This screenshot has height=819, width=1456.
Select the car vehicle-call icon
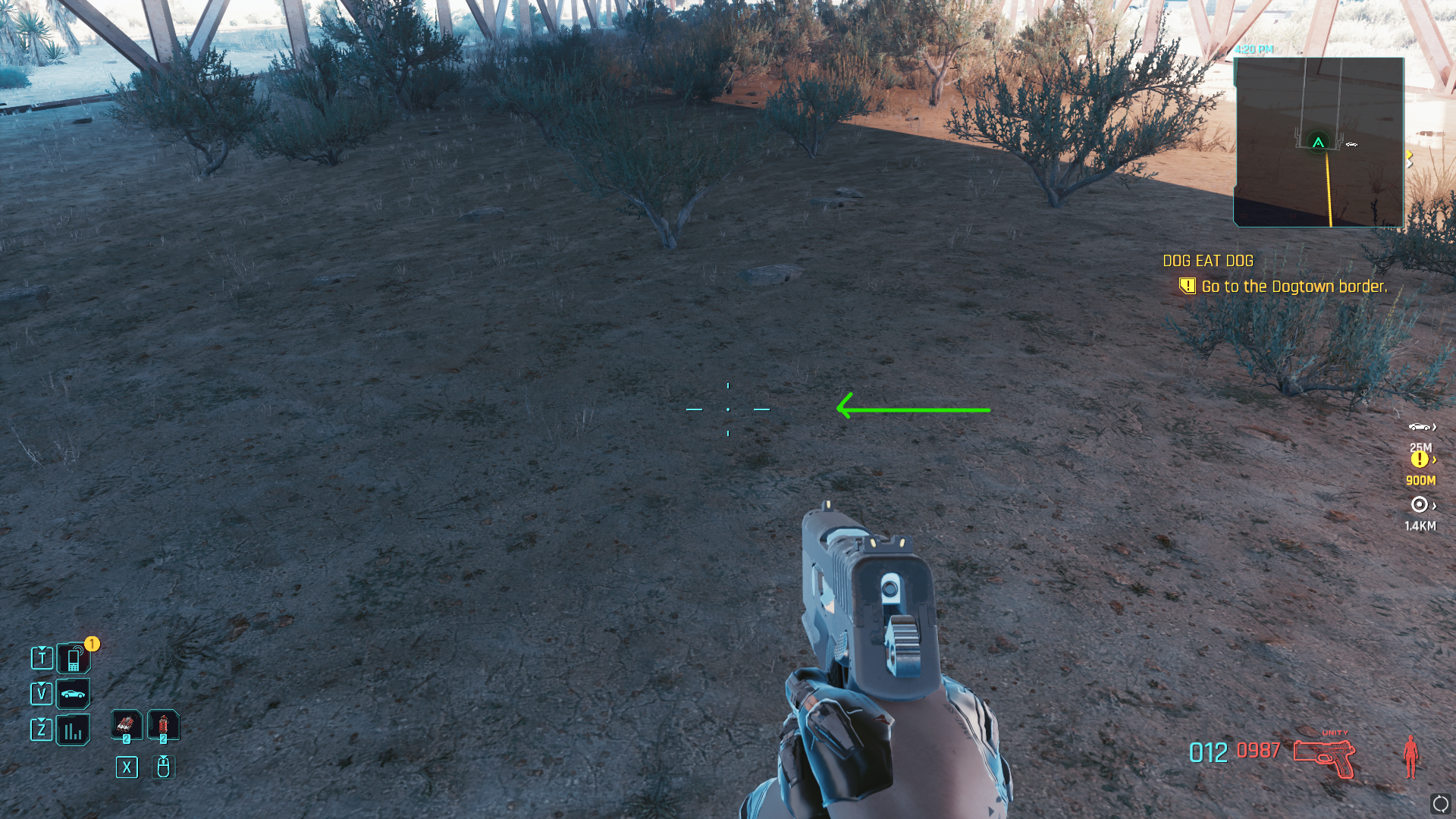pos(74,694)
